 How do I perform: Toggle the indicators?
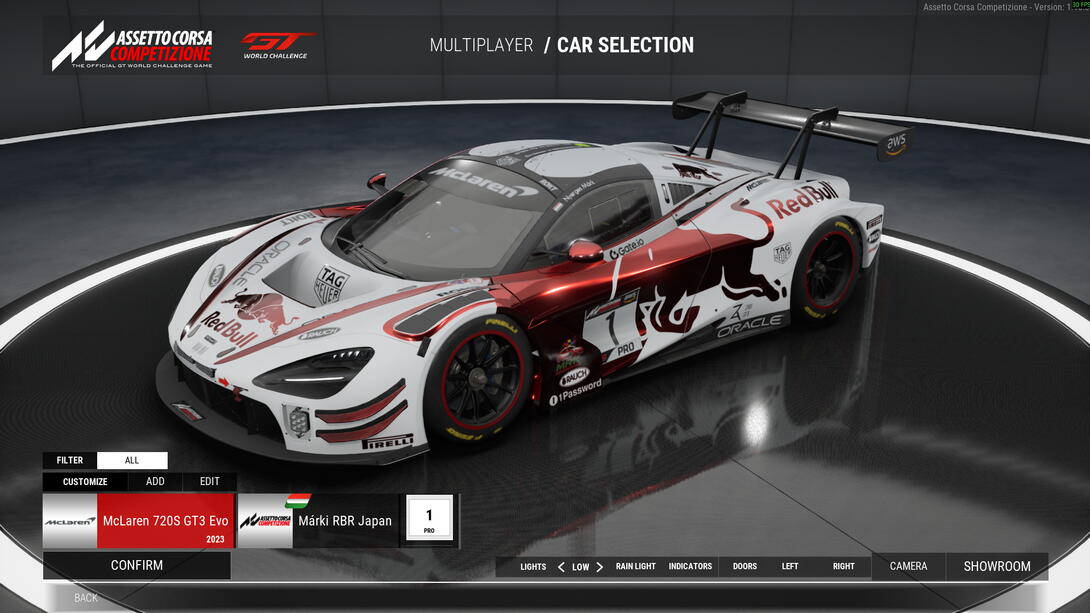[x=690, y=566]
